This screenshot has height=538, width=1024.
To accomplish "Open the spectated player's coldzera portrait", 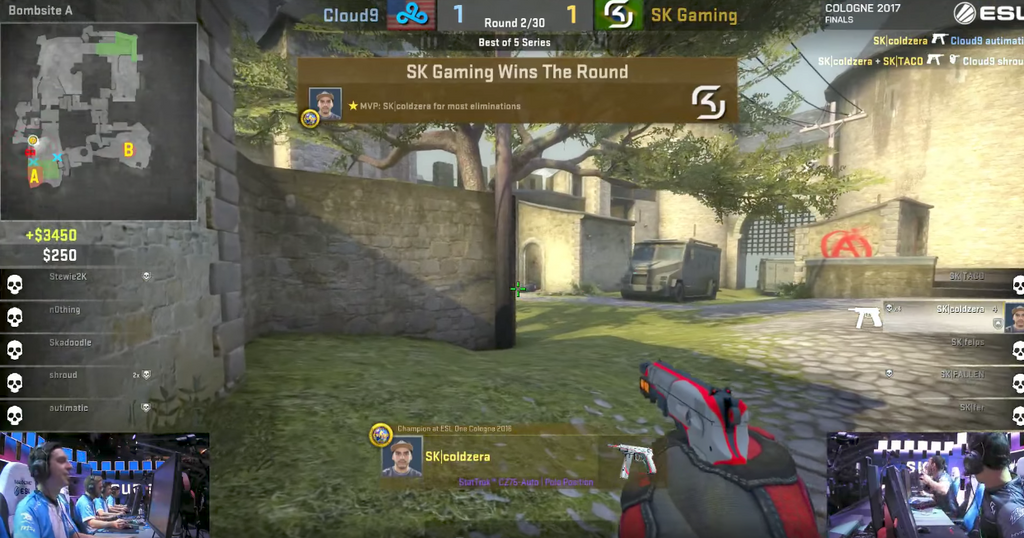I will (x=402, y=456).
